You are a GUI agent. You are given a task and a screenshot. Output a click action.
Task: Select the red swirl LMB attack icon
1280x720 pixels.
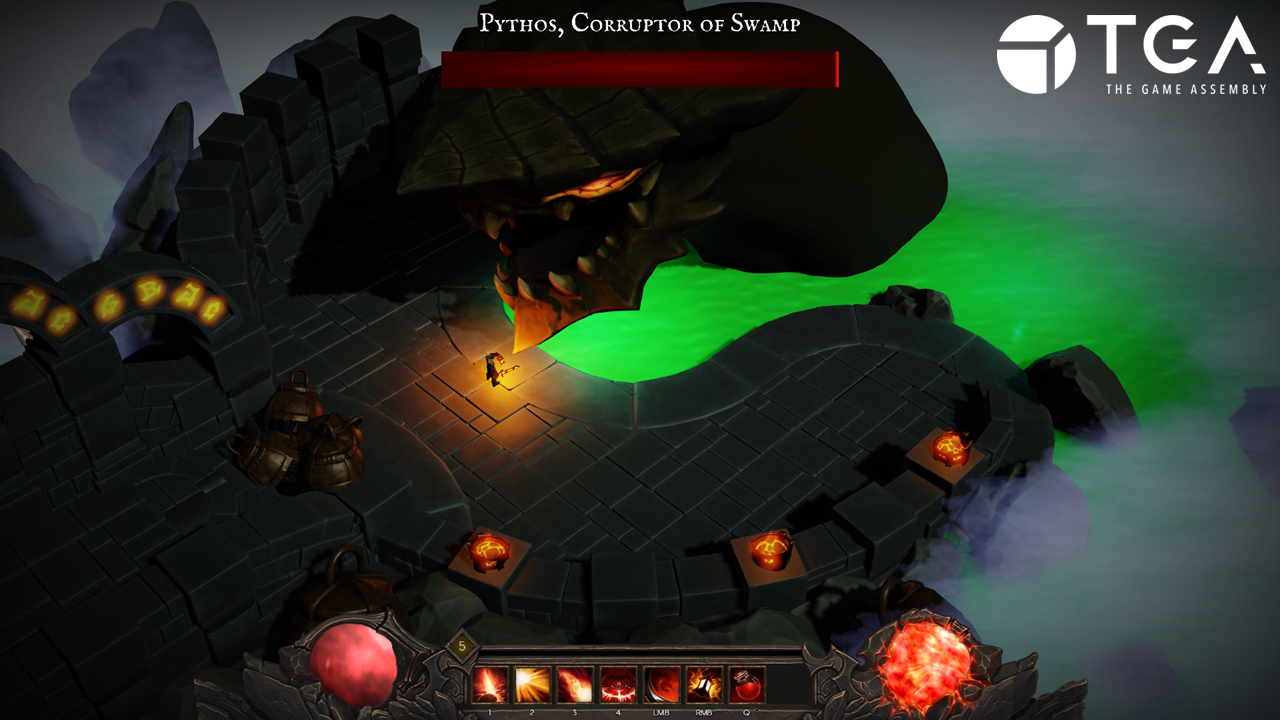click(662, 685)
